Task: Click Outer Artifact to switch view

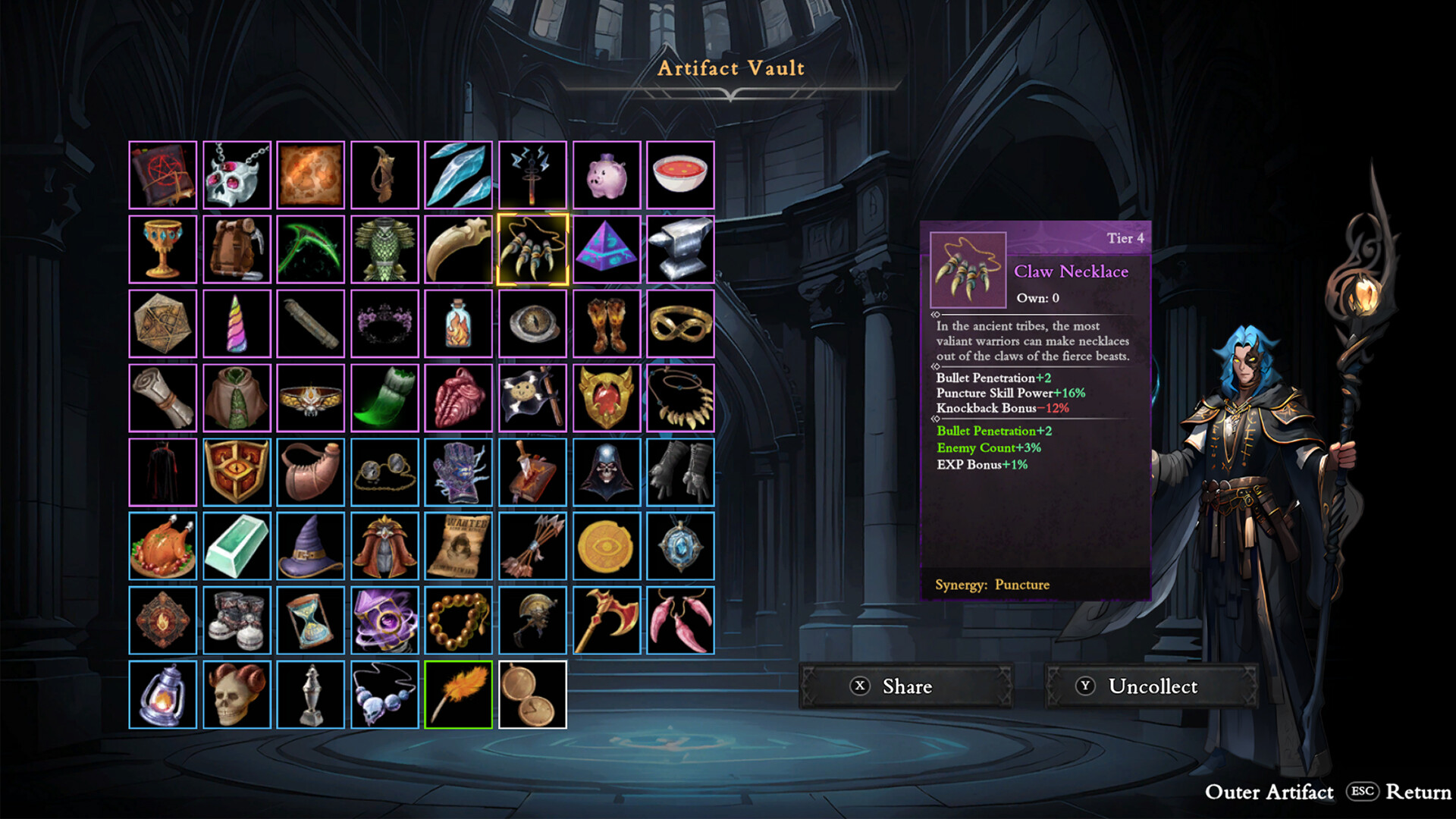Action: [1270, 792]
